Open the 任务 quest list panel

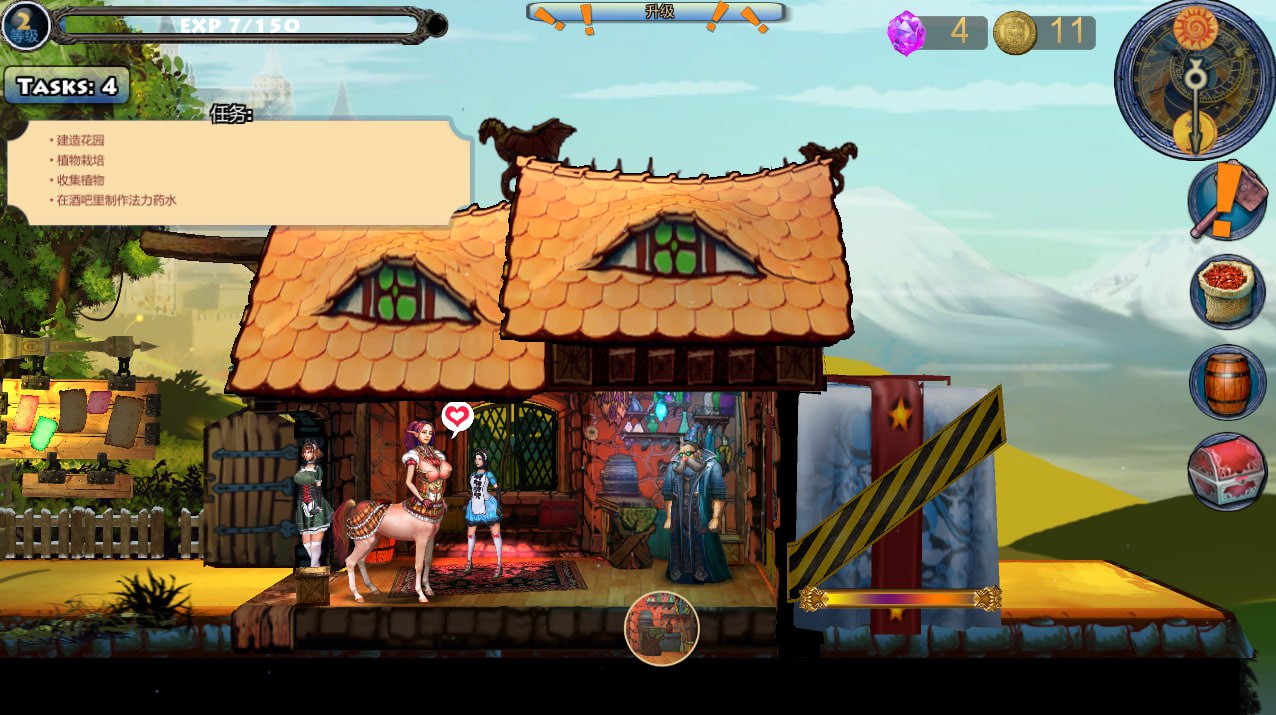[x=238, y=171]
